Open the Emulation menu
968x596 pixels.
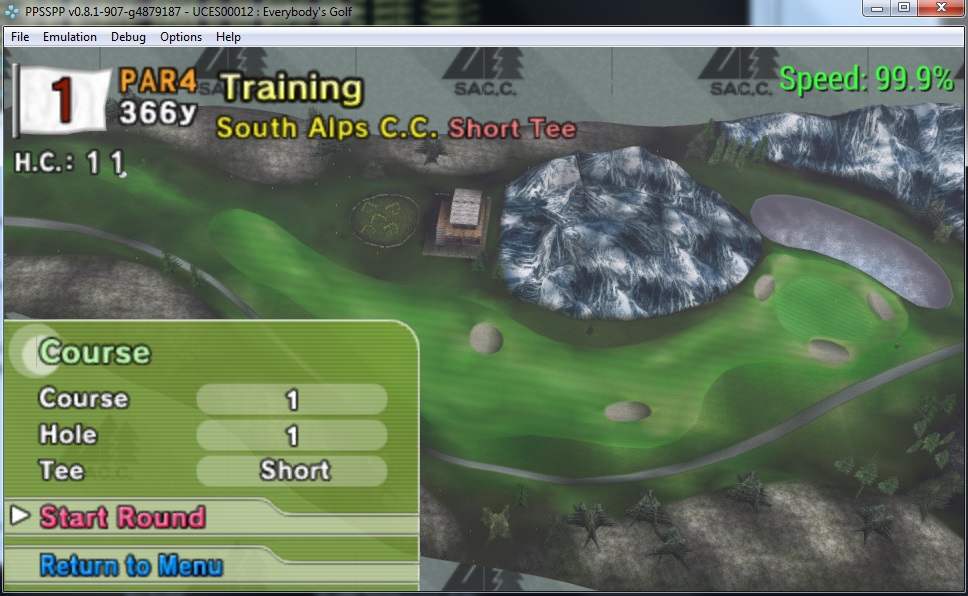70,37
